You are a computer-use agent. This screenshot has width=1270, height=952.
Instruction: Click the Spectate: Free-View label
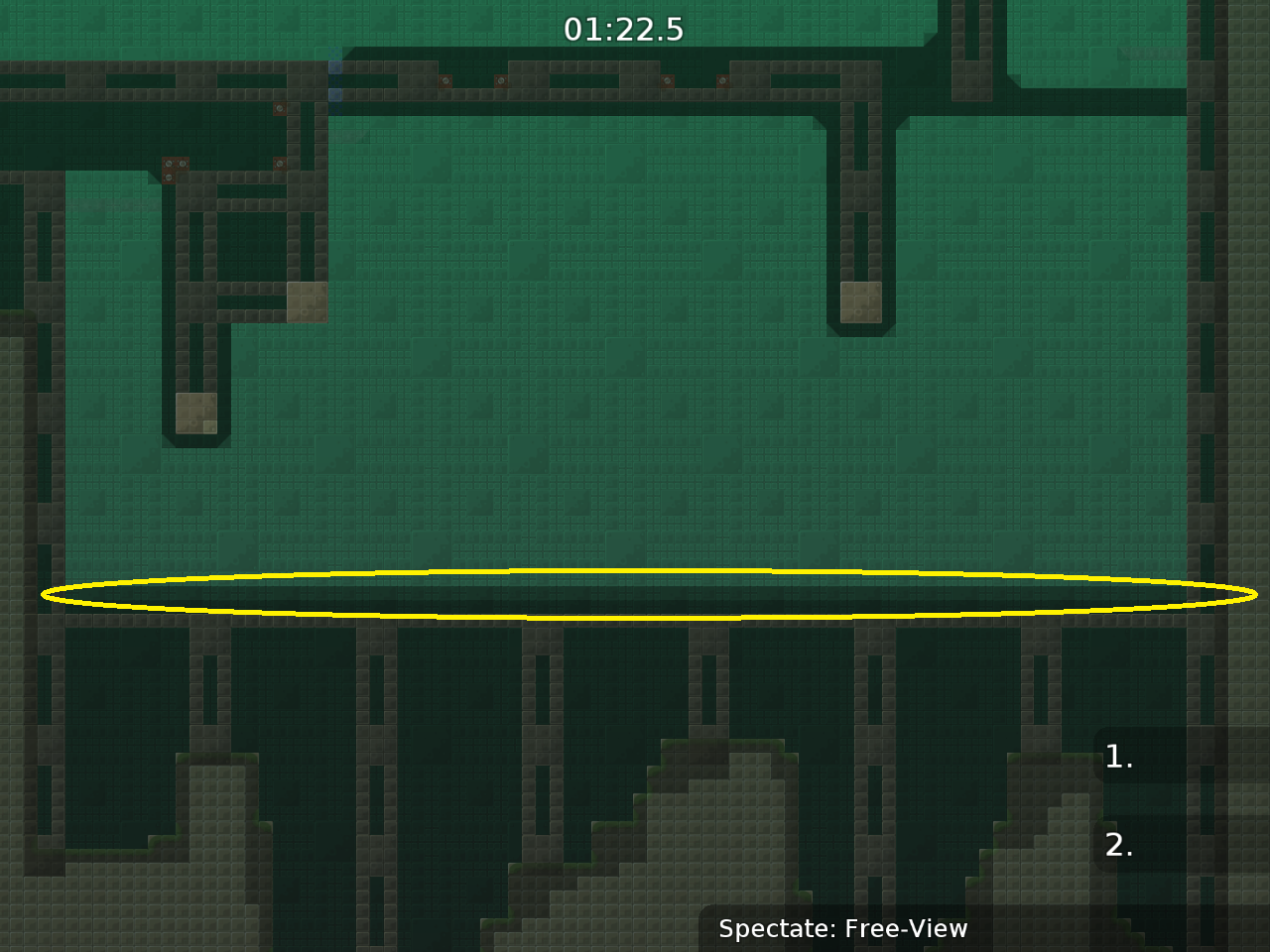coord(842,929)
